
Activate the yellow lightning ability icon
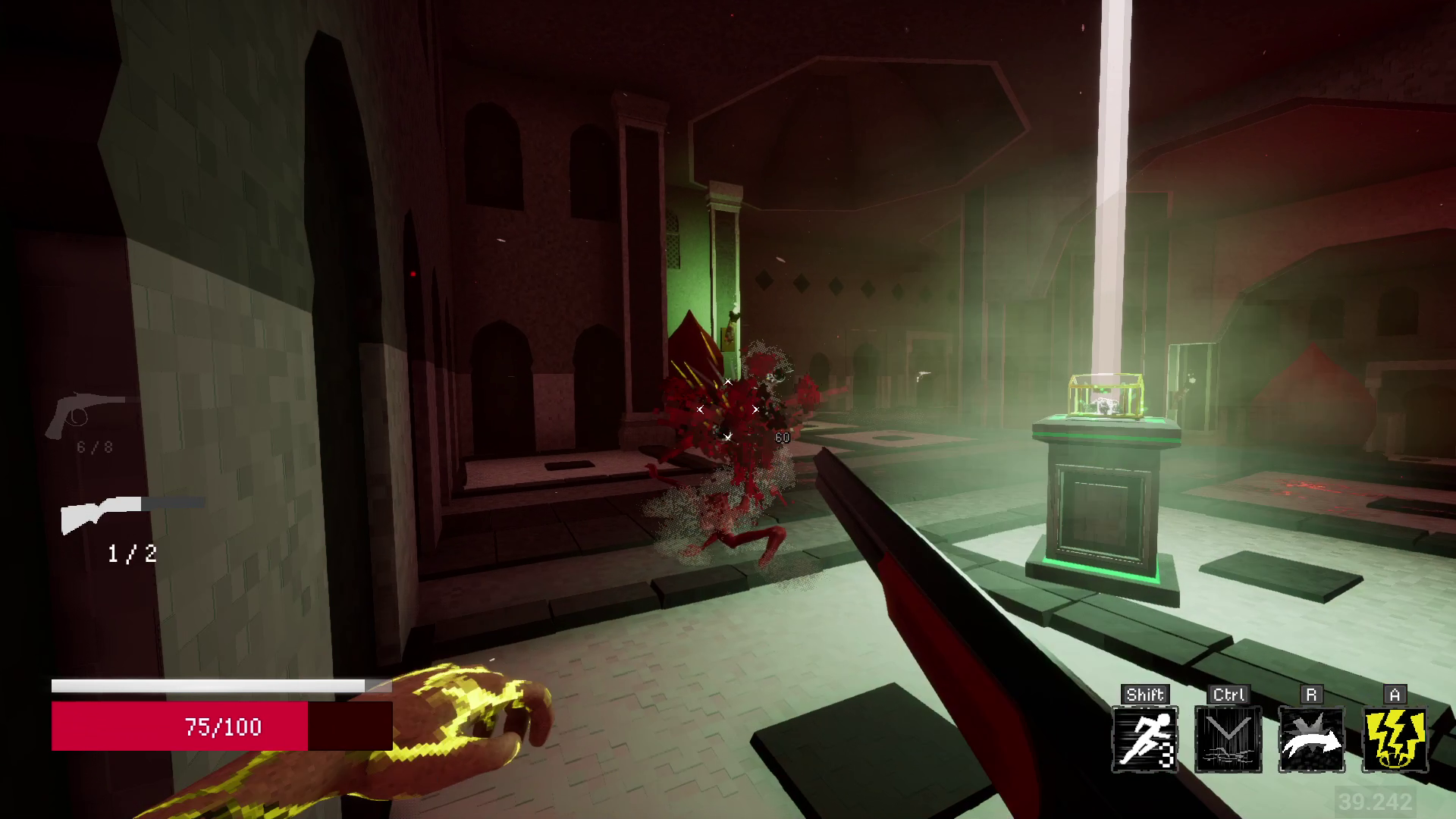(x=1394, y=739)
